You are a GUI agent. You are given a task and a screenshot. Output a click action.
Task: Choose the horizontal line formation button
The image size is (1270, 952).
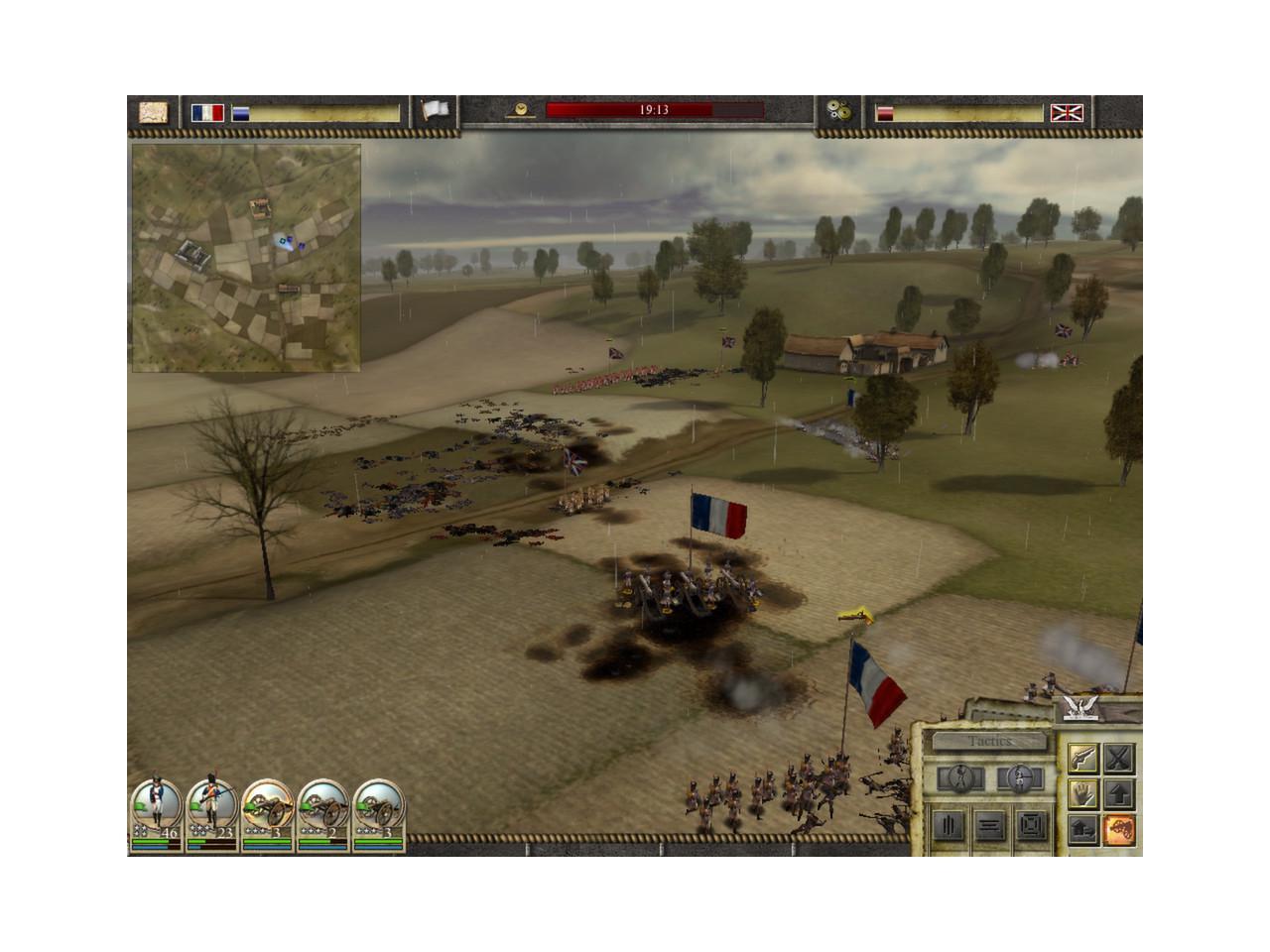click(989, 825)
